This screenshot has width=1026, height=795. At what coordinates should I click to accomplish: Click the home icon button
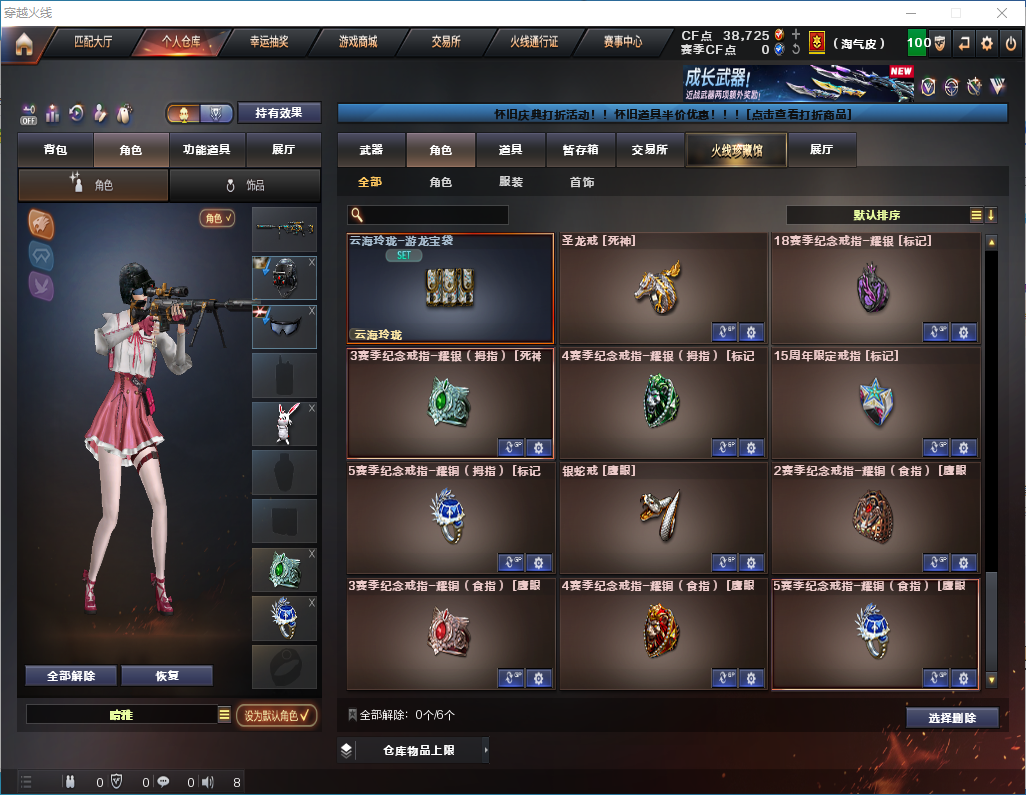point(23,44)
